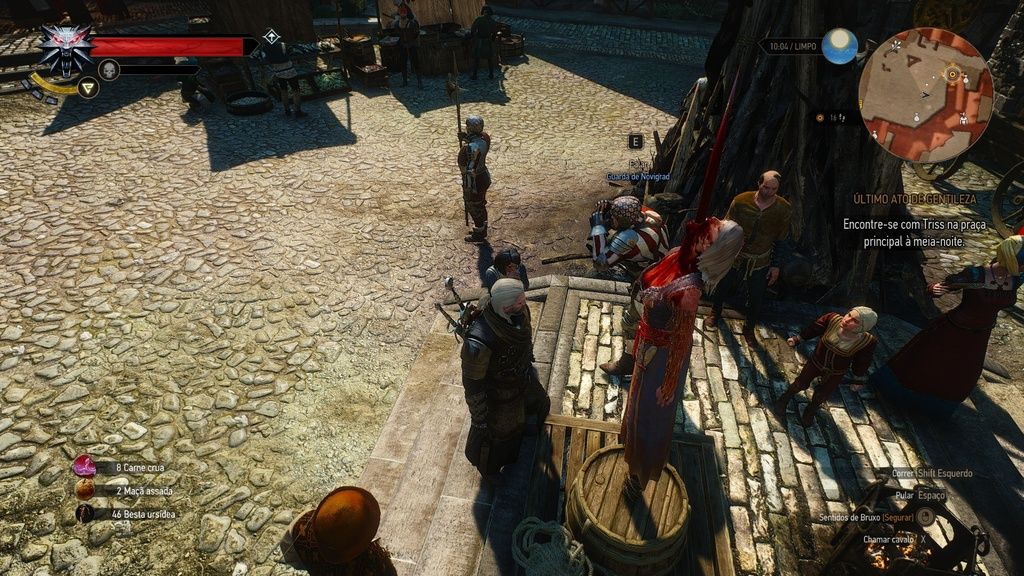Click the wolf medallion icon
The height and width of the screenshot is (576, 1024).
click(x=66, y=48)
